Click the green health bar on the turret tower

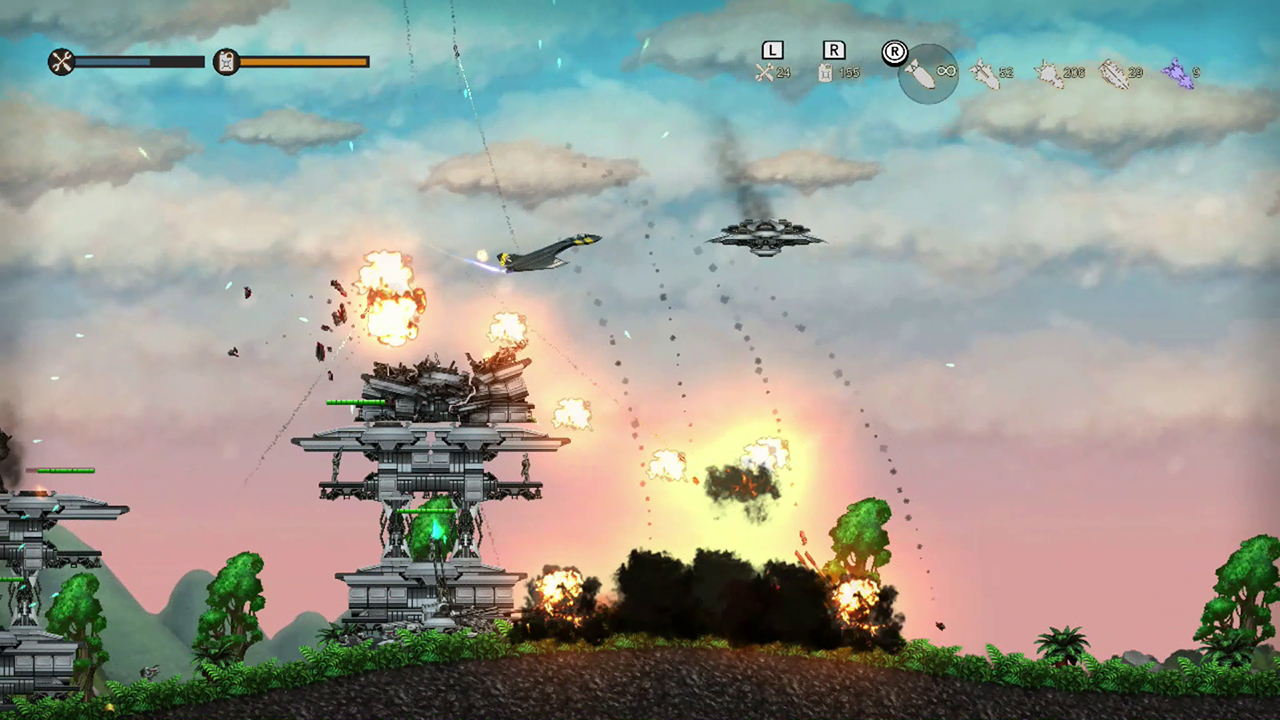355,403
